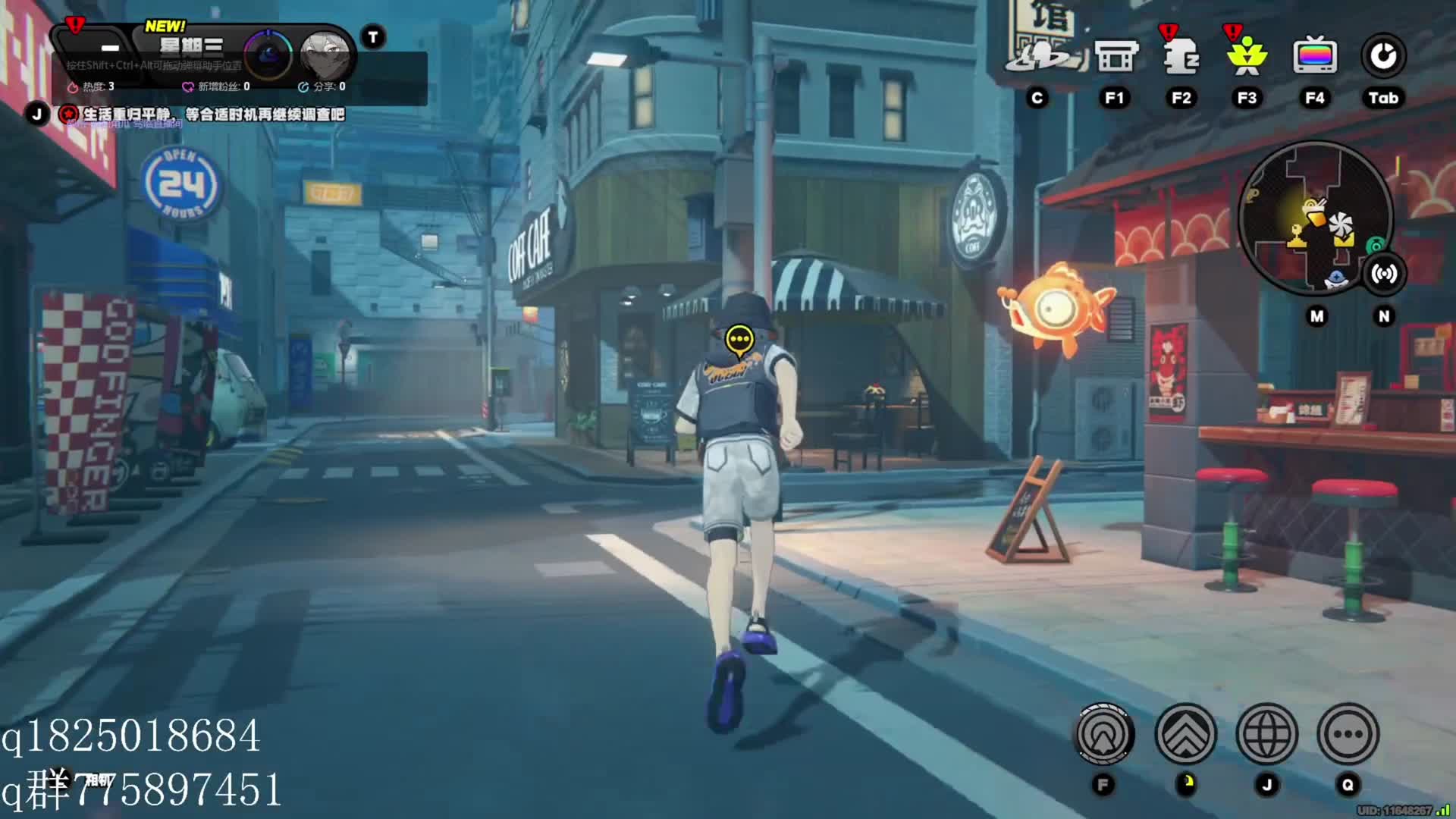Open the round Tab menu icon

[x=1383, y=55]
